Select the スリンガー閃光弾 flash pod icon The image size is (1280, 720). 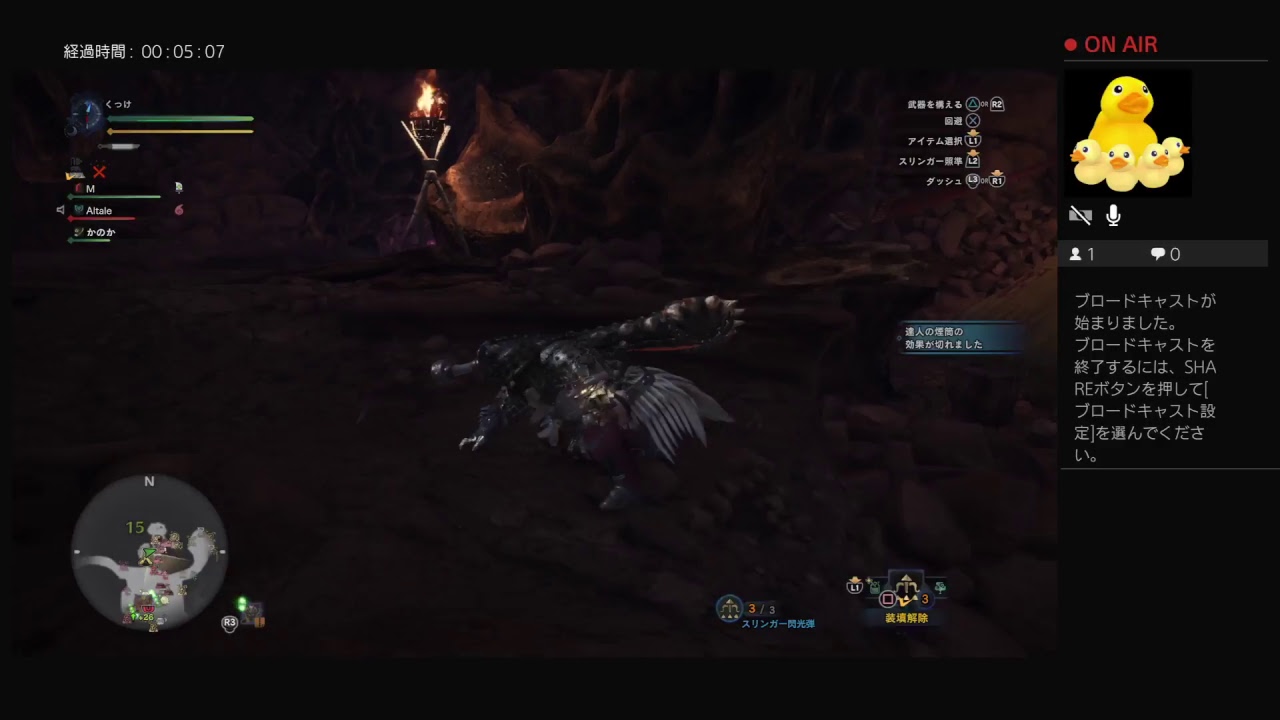coord(728,606)
